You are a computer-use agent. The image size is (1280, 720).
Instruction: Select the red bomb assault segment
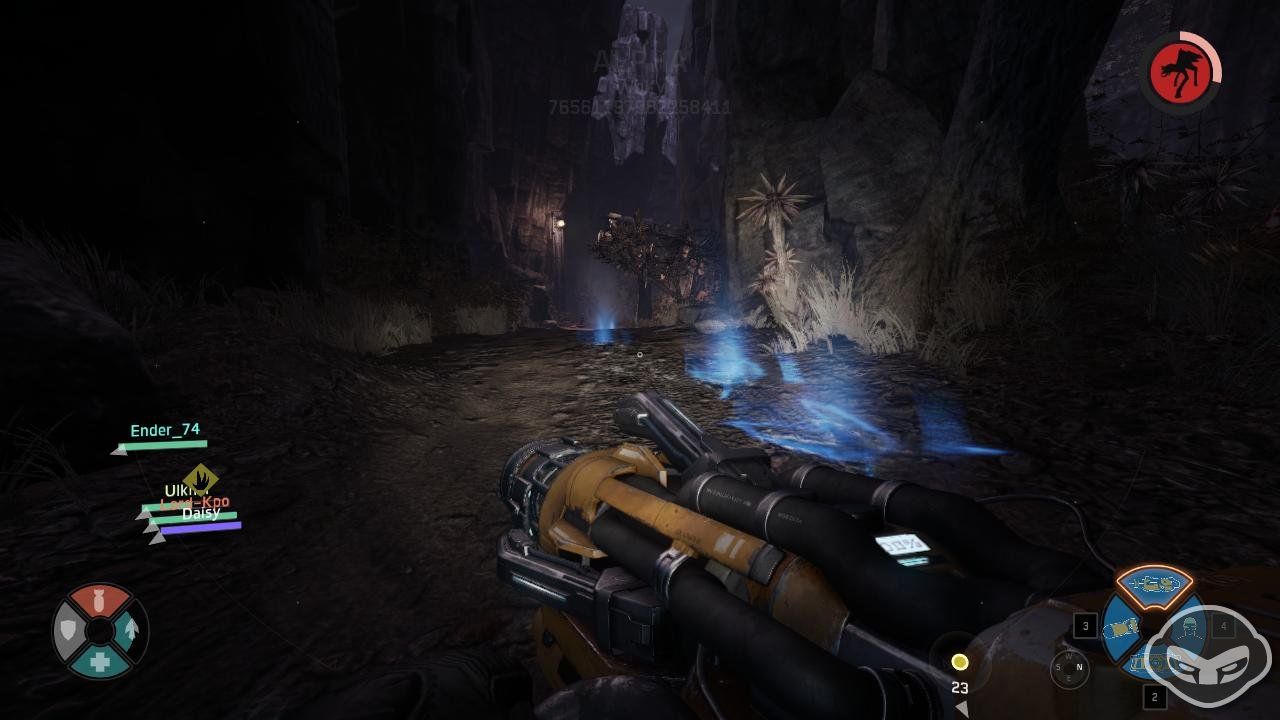[100, 601]
